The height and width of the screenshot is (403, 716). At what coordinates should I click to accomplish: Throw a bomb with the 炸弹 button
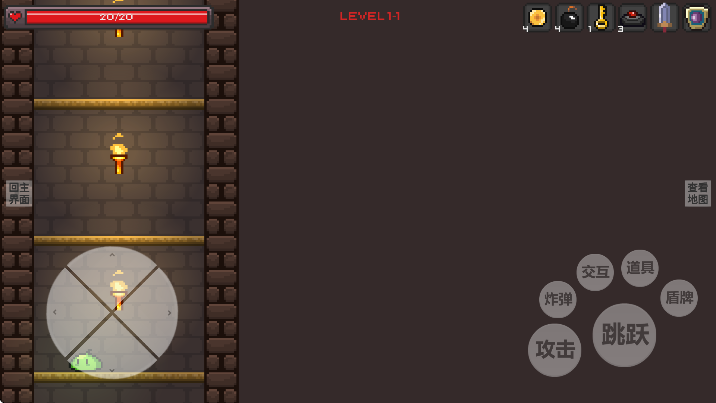[x=558, y=299]
